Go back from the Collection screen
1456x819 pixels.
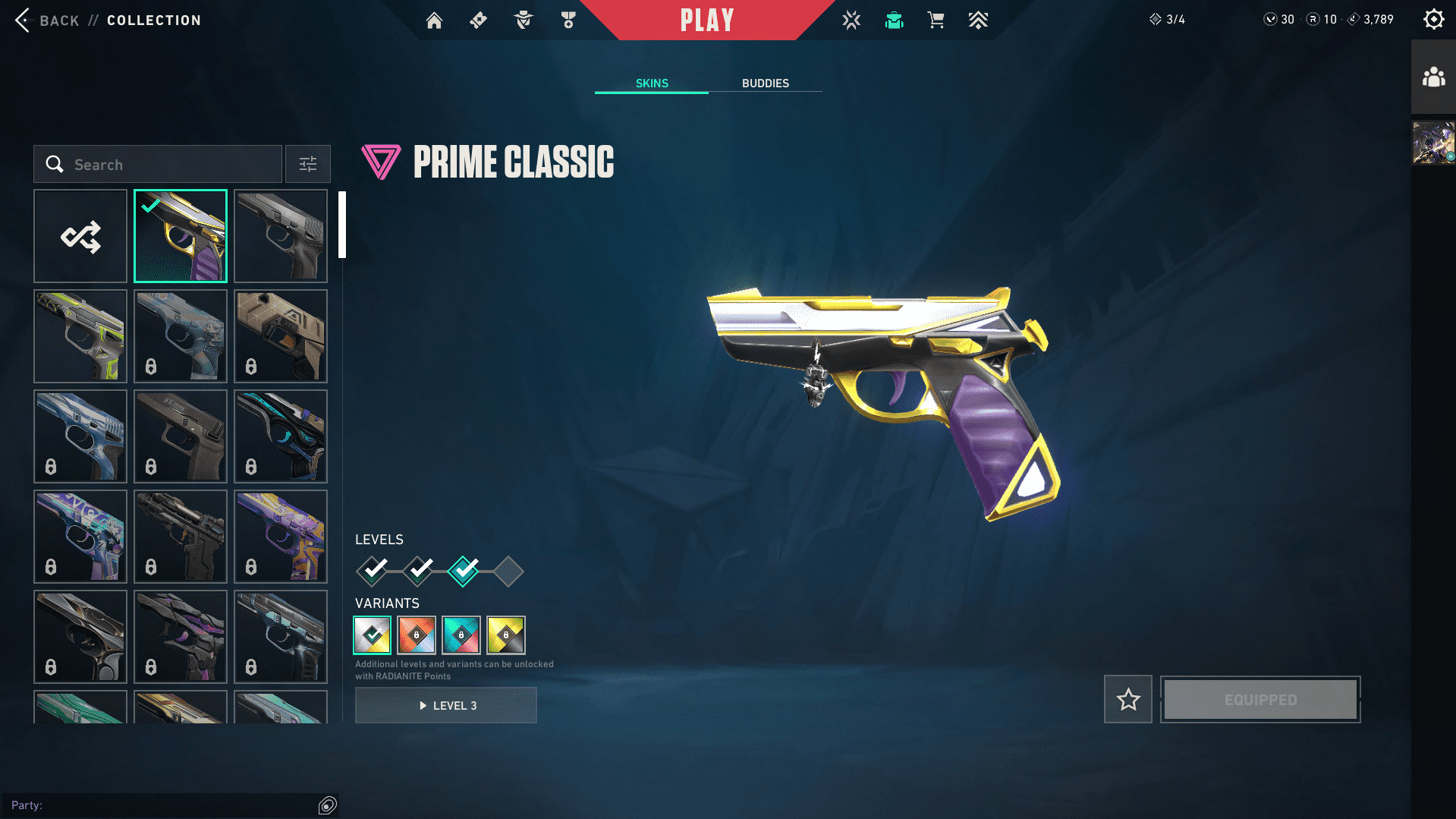pos(47,20)
